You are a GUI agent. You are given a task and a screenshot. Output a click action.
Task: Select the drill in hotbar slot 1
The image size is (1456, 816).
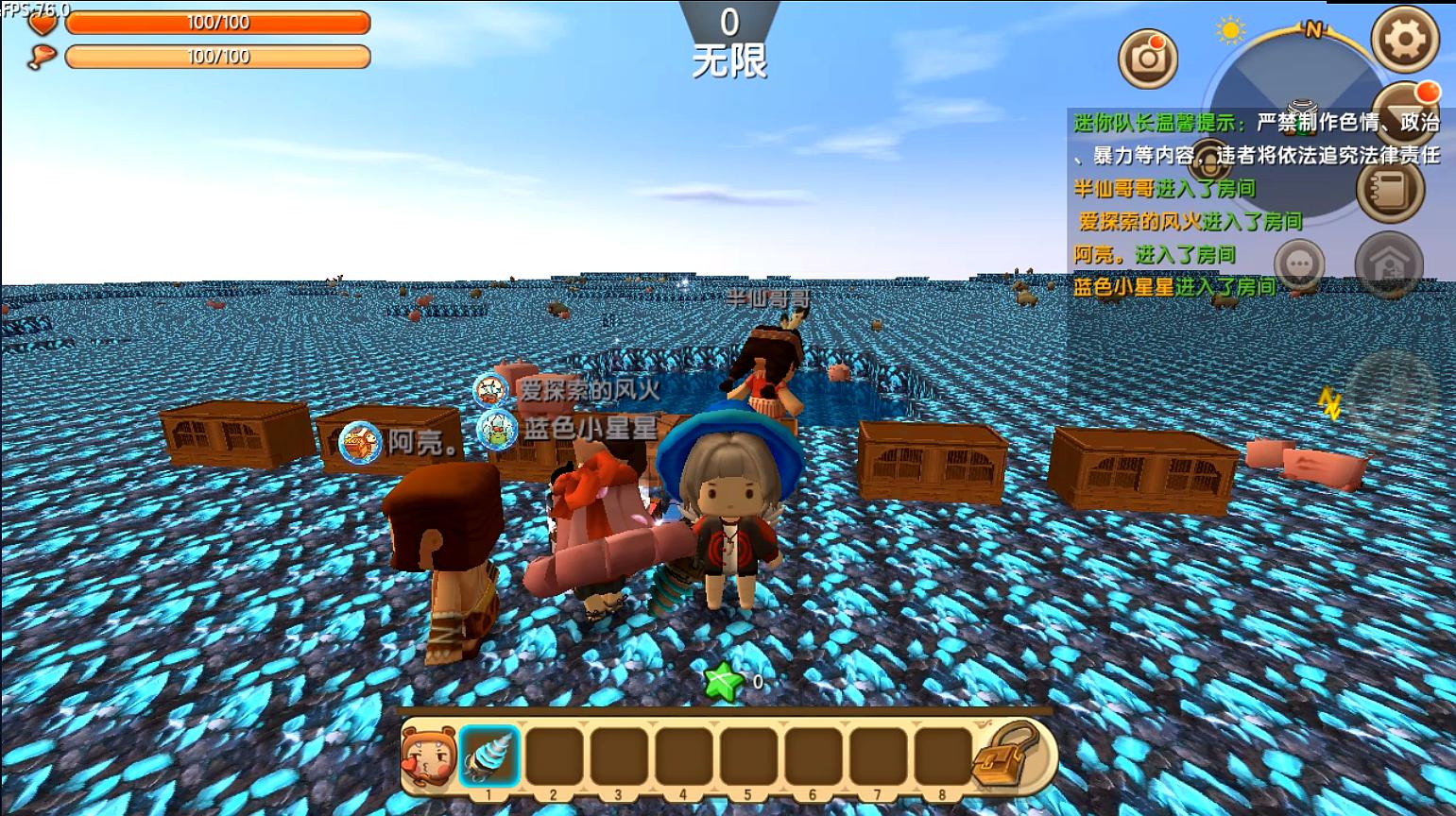(489, 756)
